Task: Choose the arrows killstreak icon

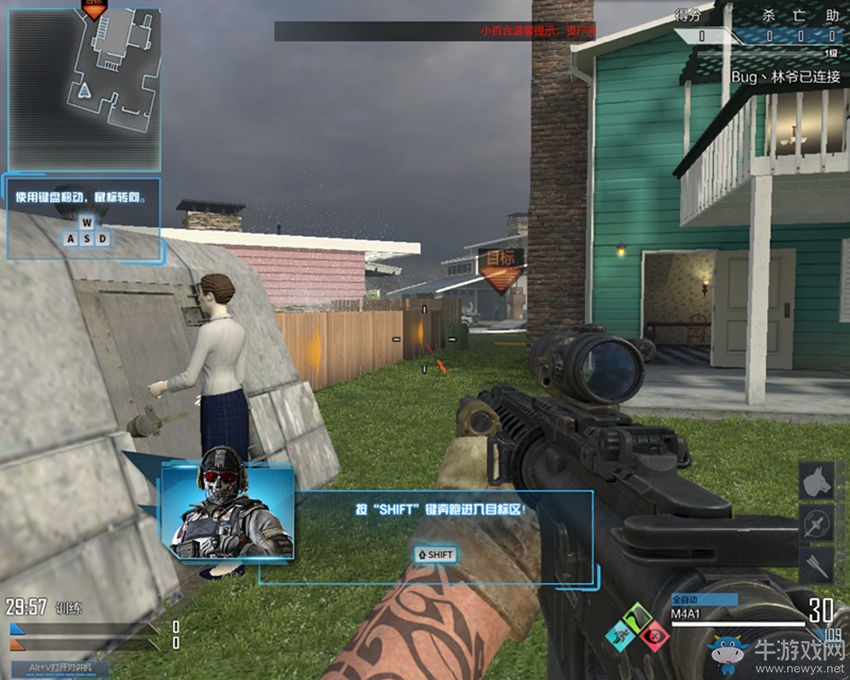Action: (x=817, y=565)
